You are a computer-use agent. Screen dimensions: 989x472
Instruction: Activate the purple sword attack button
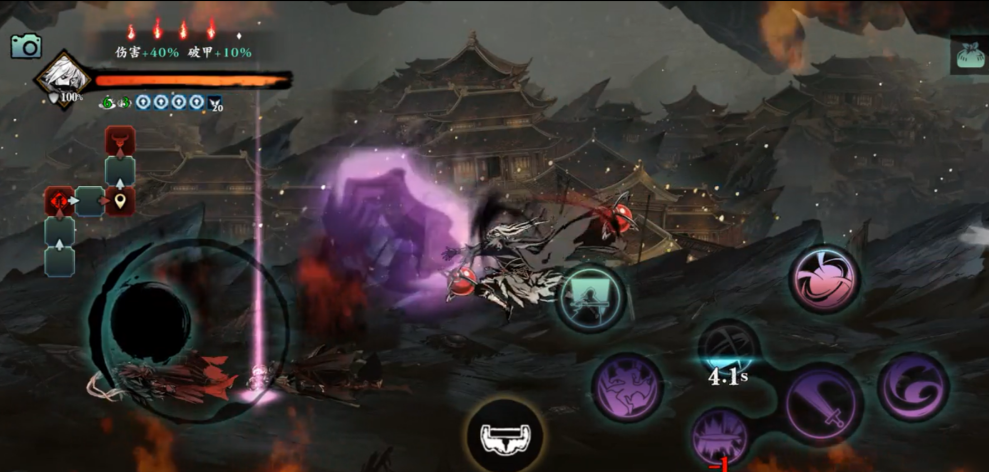[822, 405]
